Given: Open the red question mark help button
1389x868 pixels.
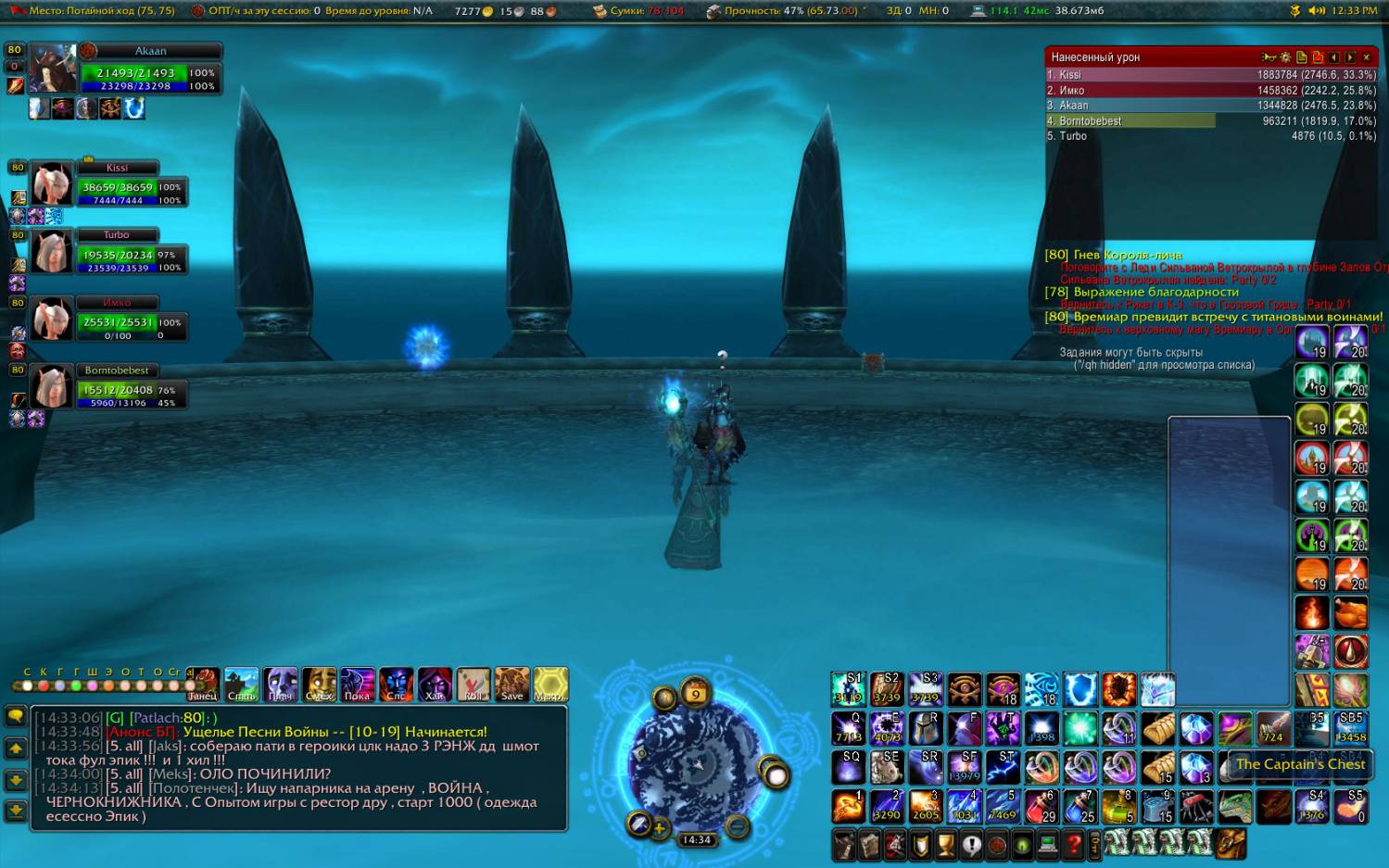Looking at the screenshot, I should (x=1073, y=845).
